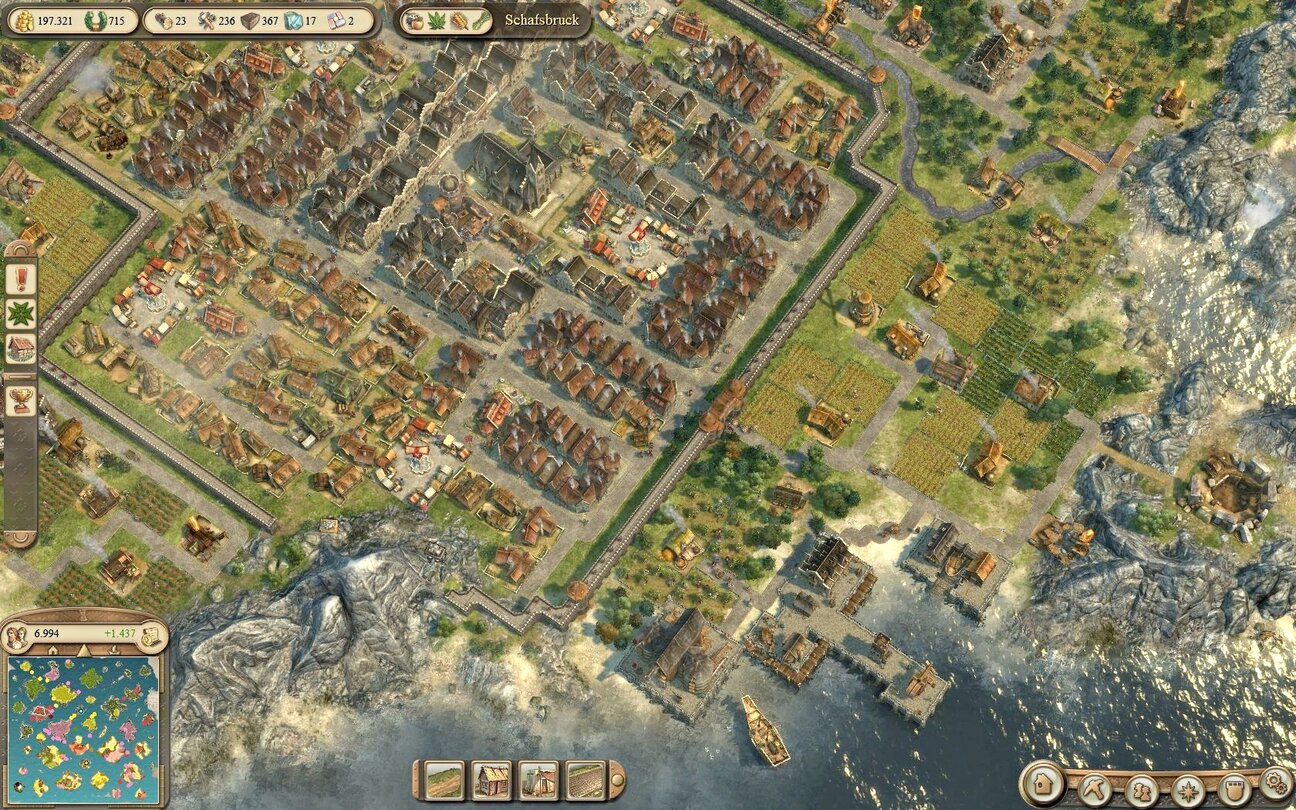This screenshot has height=810, width=1296.
Task: Open the compass star menu
Action: pyautogui.click(x=1188, y=790)
